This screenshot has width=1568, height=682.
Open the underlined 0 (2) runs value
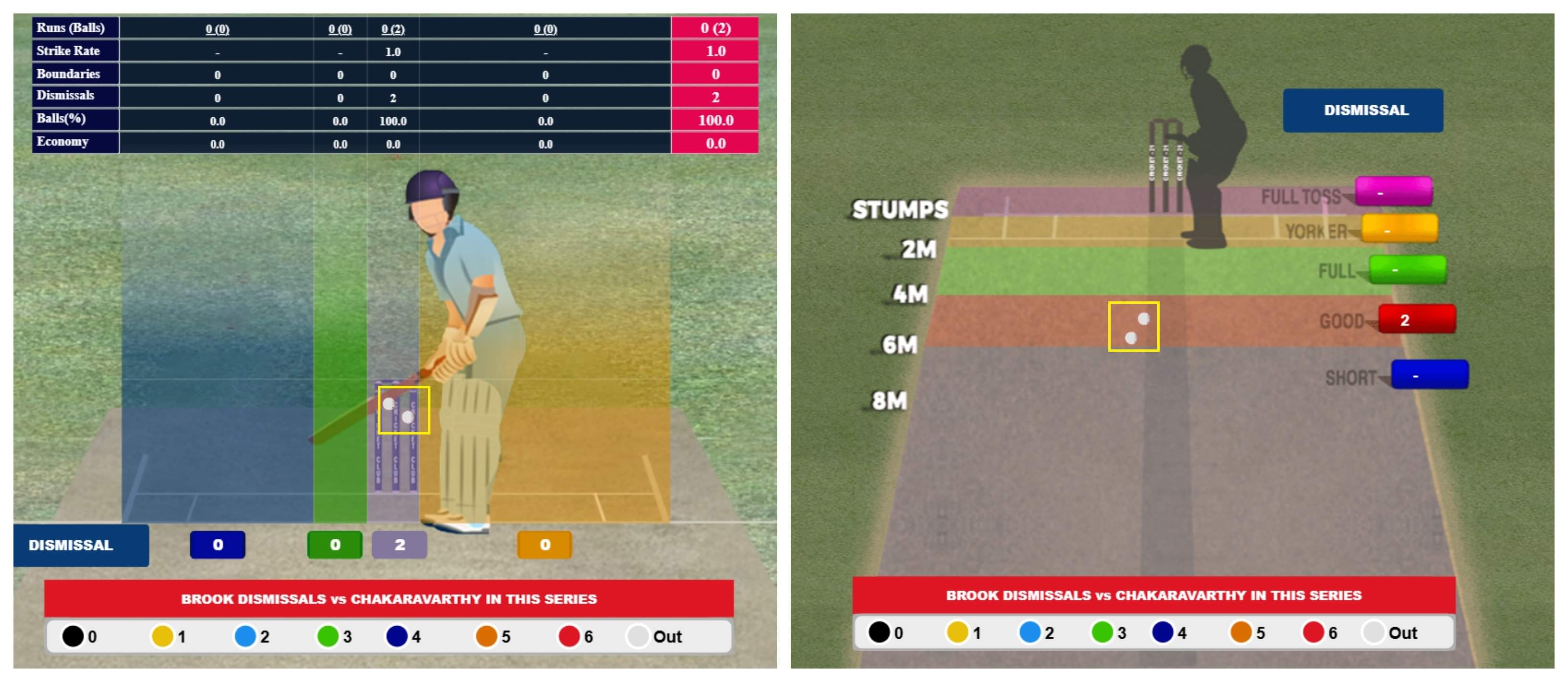pos(392,29)
